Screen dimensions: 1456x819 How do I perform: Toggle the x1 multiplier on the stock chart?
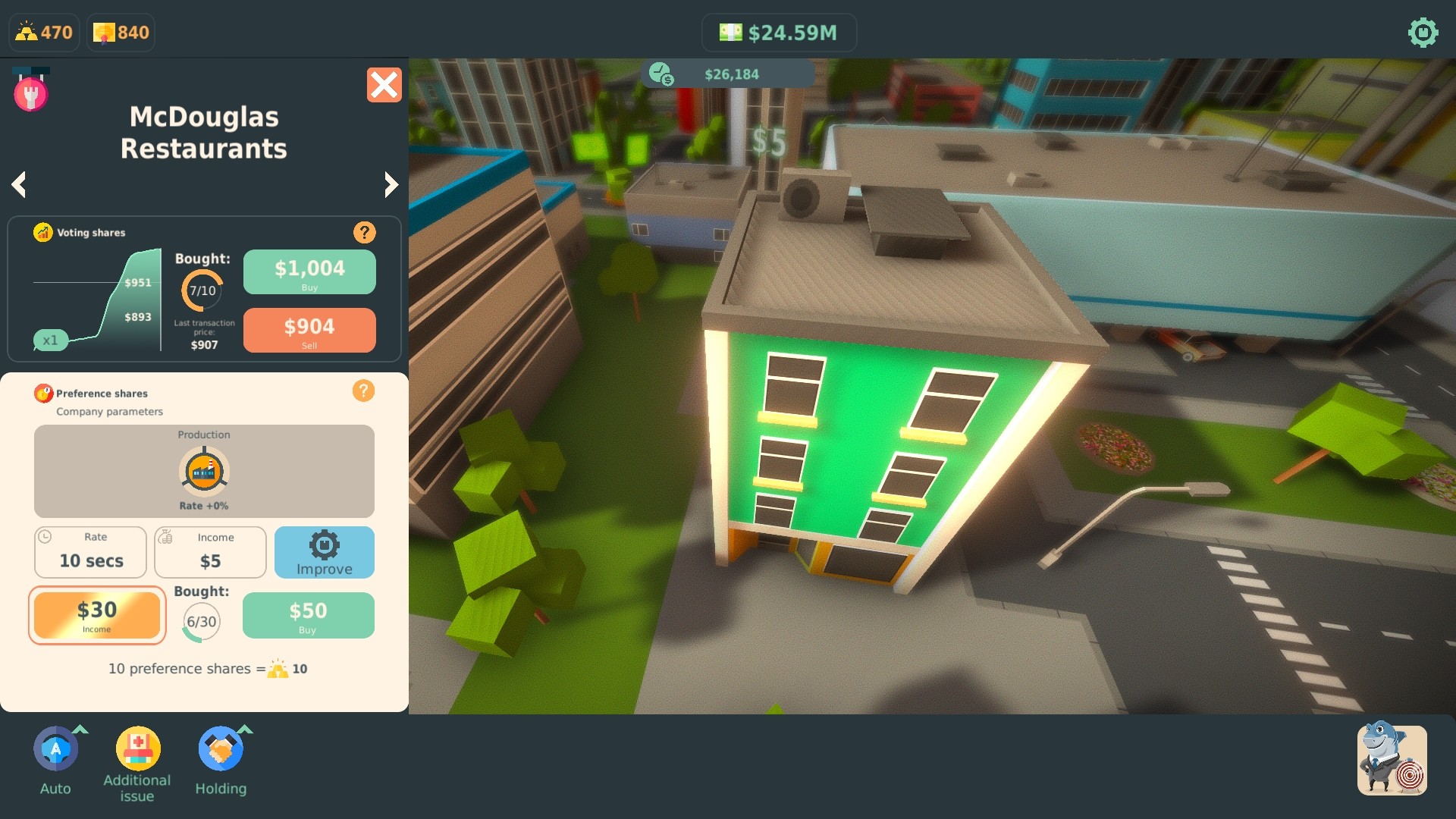[52, 340]
